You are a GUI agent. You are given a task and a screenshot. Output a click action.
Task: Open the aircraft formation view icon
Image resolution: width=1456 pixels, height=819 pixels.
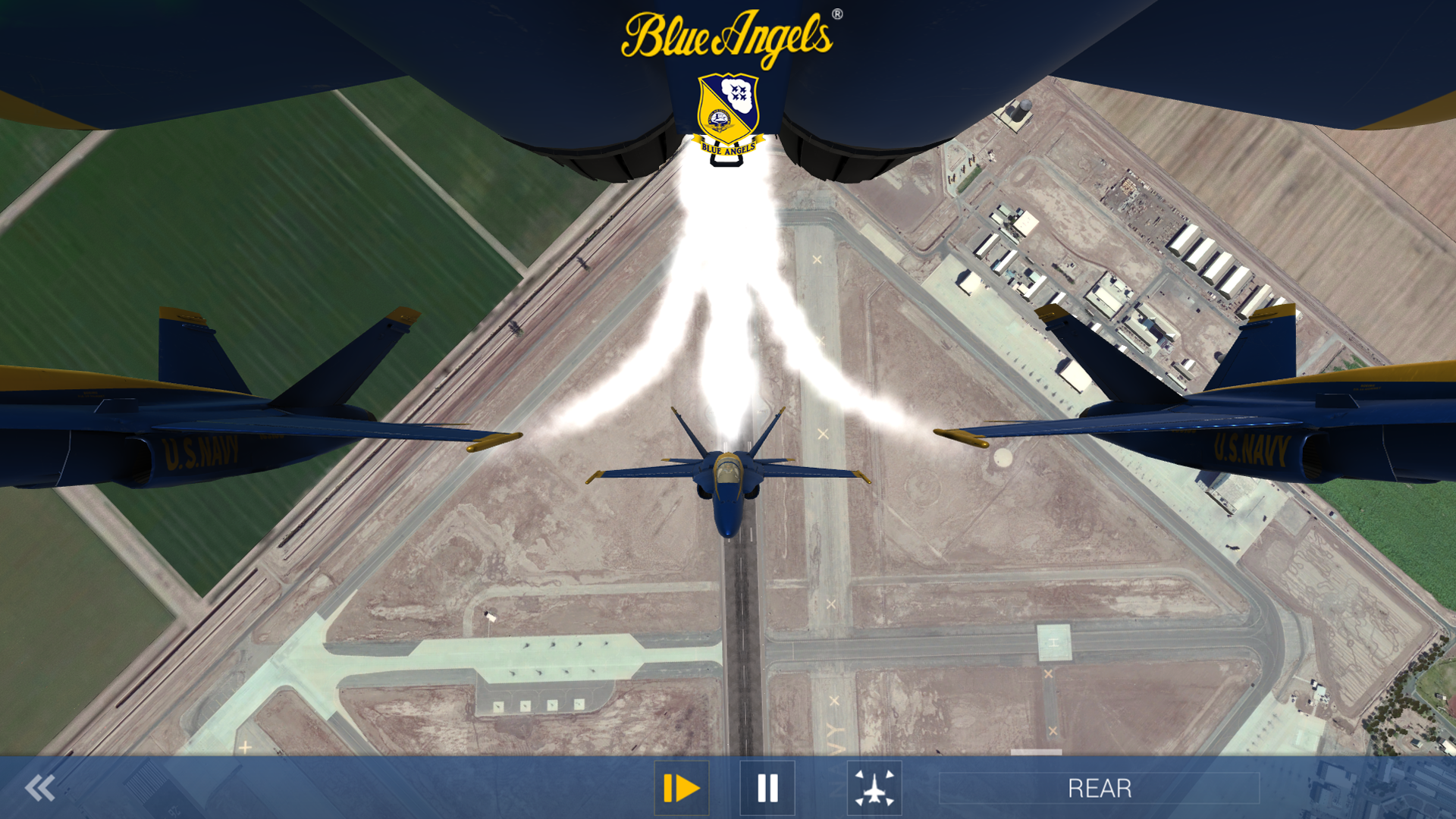pyautogui.click(x=874, y=787)
